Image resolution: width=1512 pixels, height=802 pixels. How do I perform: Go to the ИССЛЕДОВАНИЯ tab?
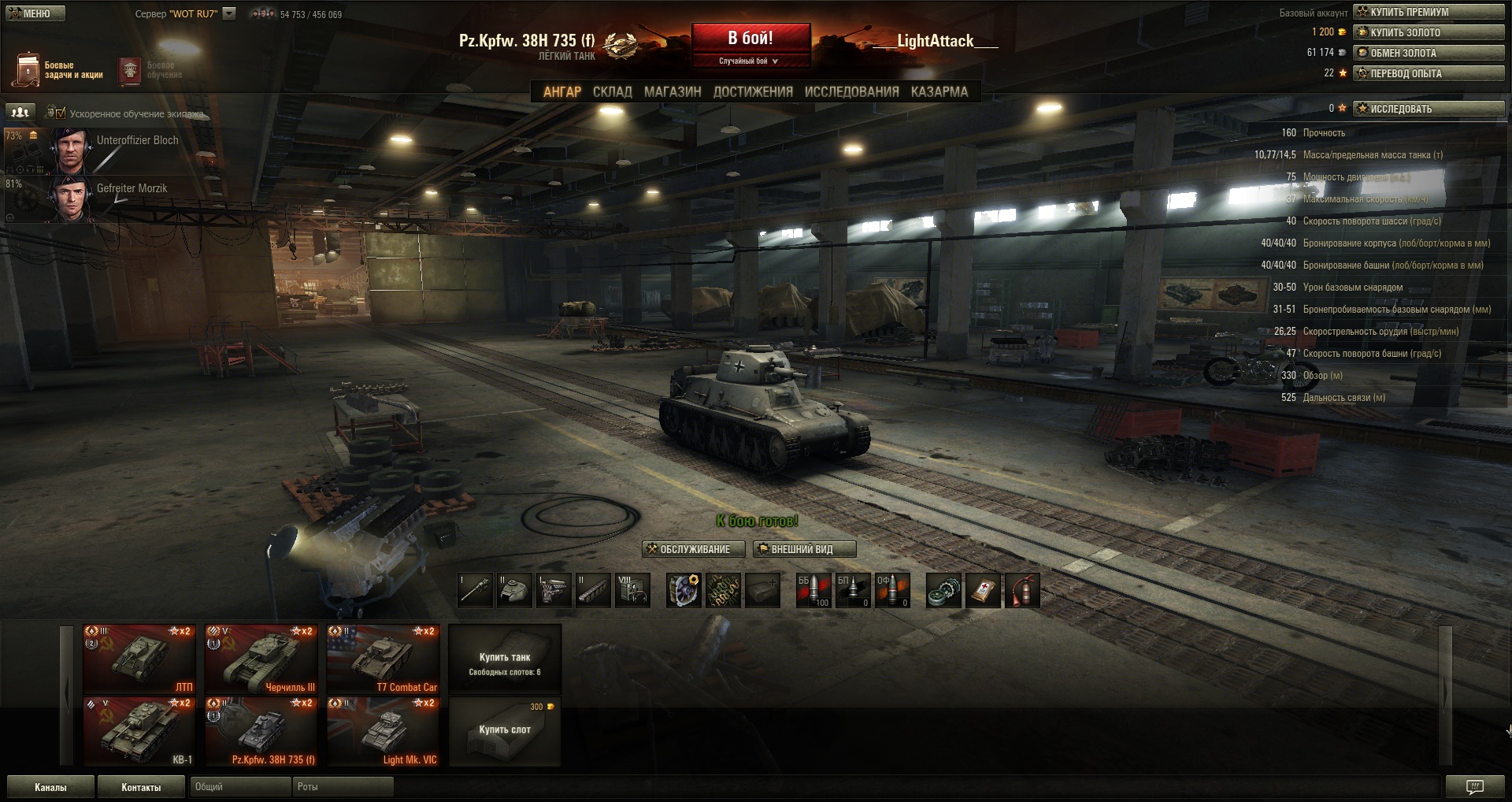coord(851,91)
